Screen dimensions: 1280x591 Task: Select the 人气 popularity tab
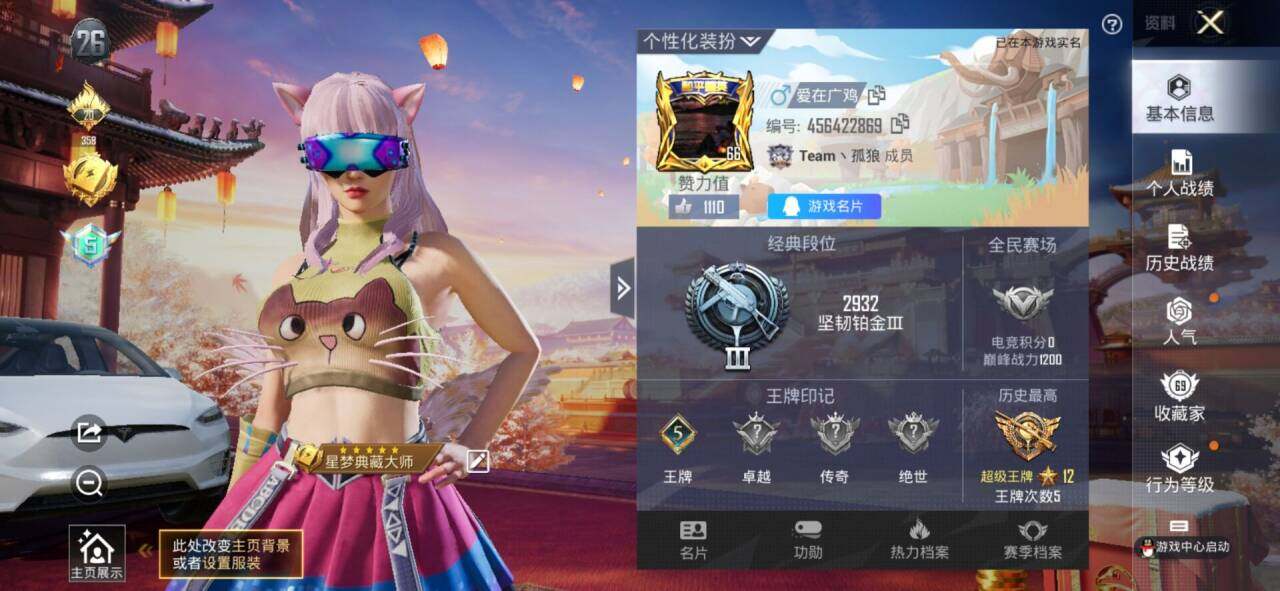1180,322
